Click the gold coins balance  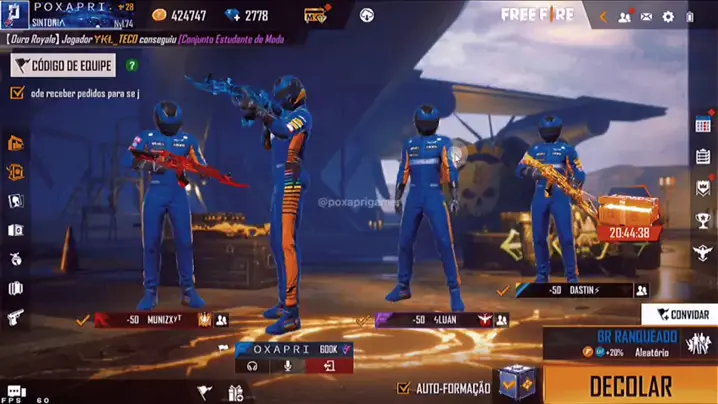[179, 16]
